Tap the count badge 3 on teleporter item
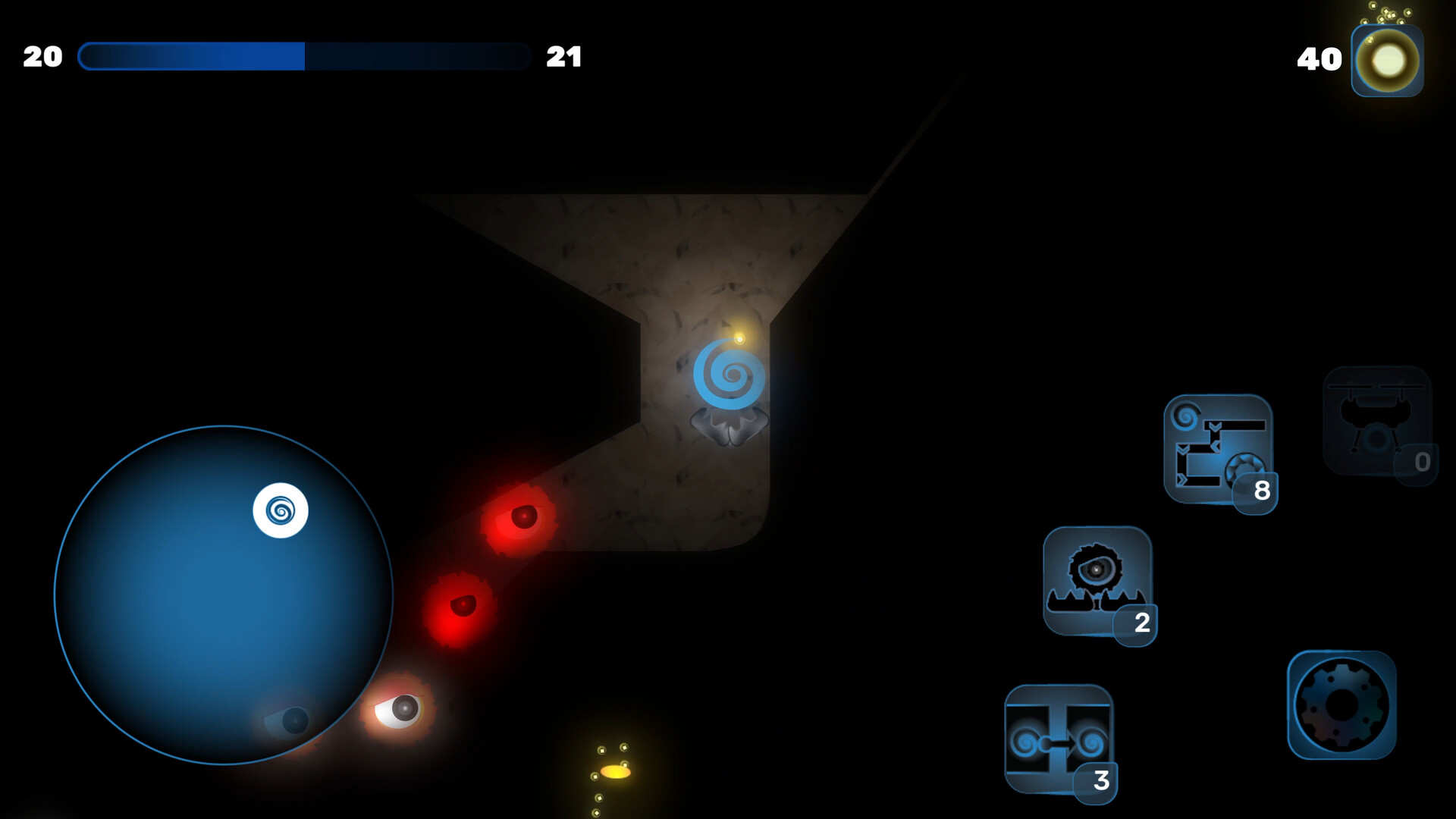 tap(1101, 780)
